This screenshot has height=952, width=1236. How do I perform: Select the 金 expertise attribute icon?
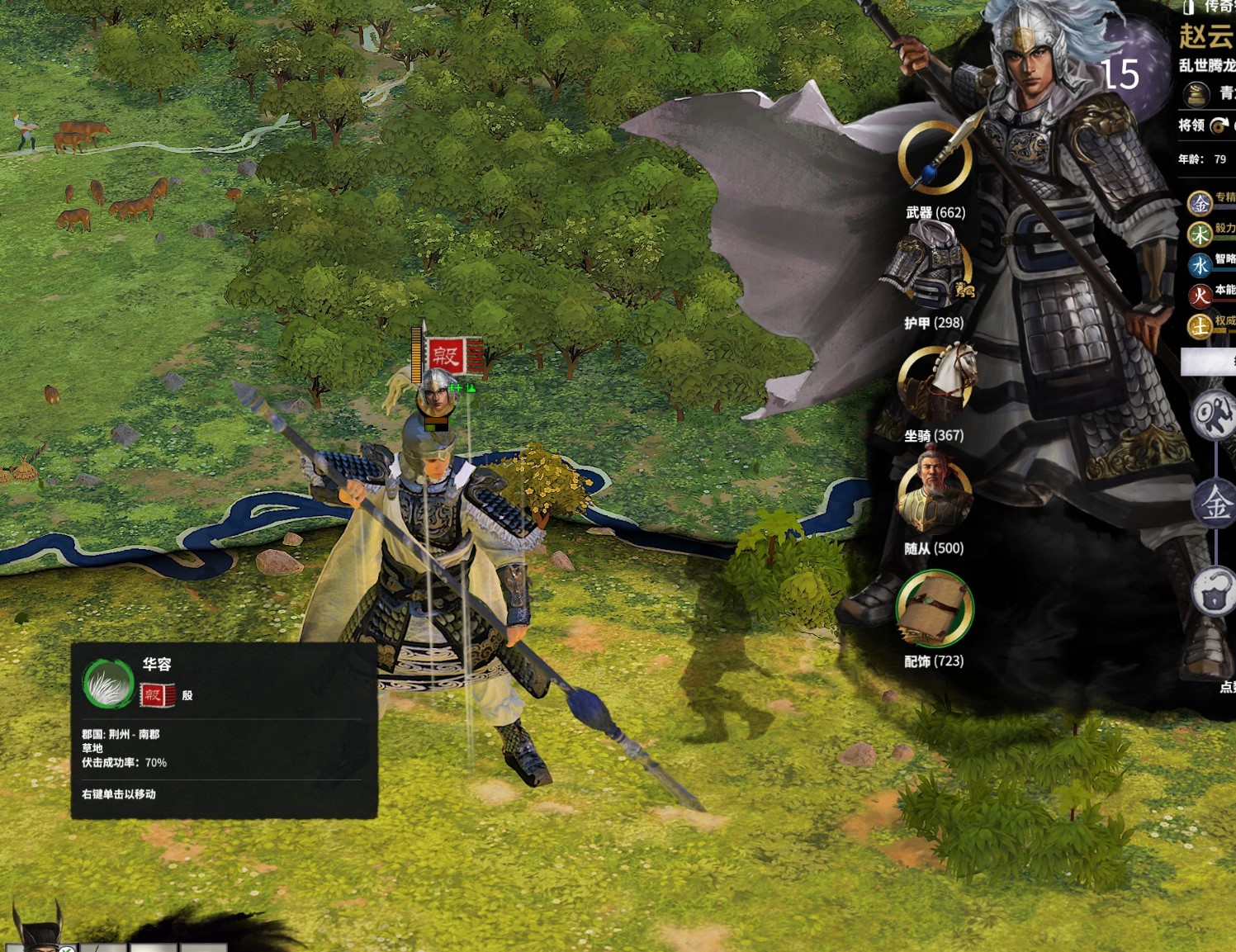coord(1200,202)
